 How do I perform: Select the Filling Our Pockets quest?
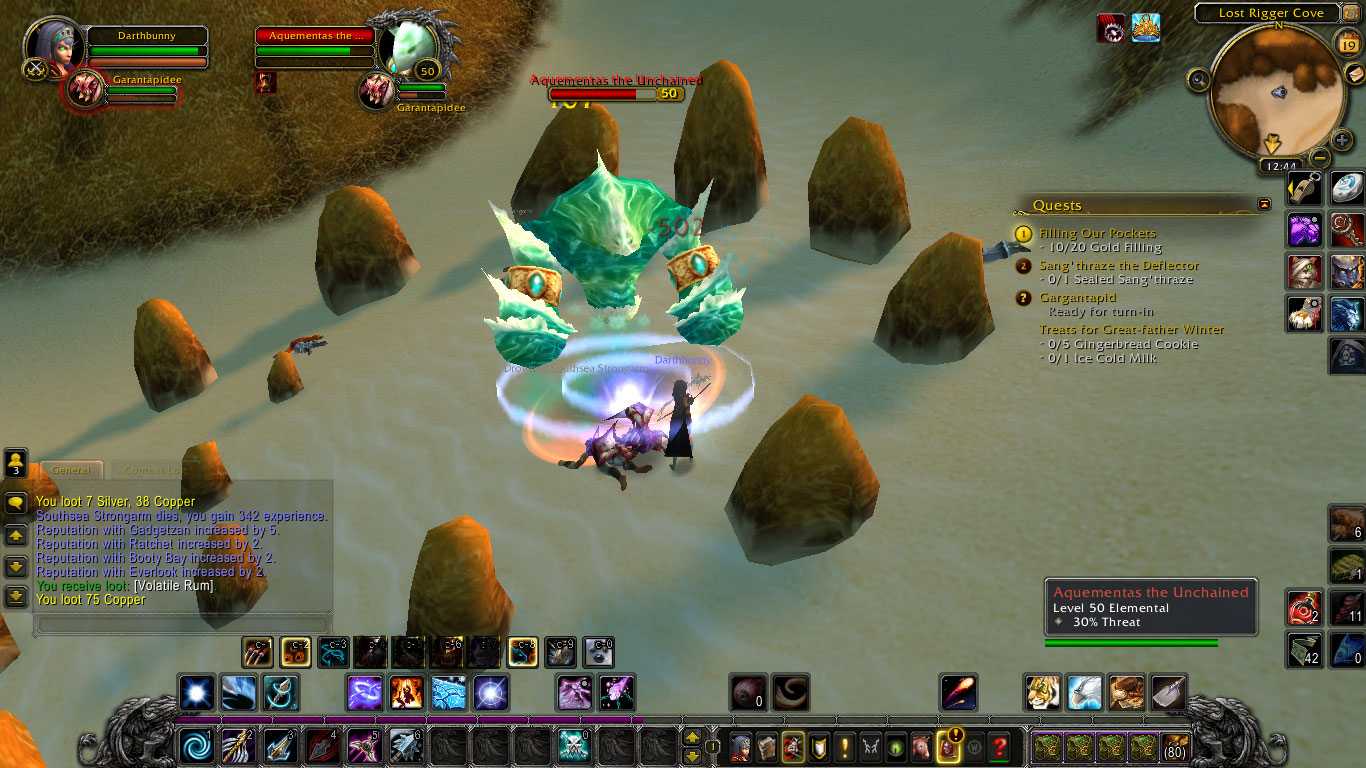pyautogui.click(x=1096, y=233)
